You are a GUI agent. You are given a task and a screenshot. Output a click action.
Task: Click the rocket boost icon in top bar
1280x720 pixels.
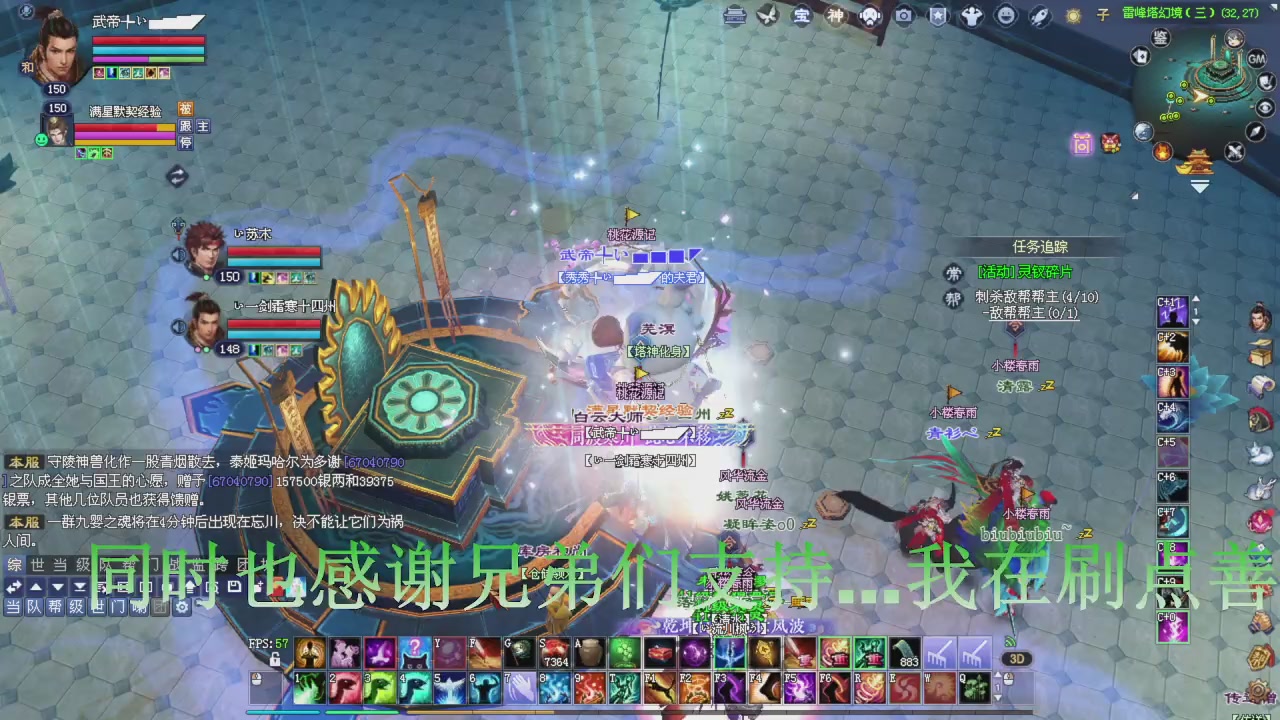[x=1040, y=15]
